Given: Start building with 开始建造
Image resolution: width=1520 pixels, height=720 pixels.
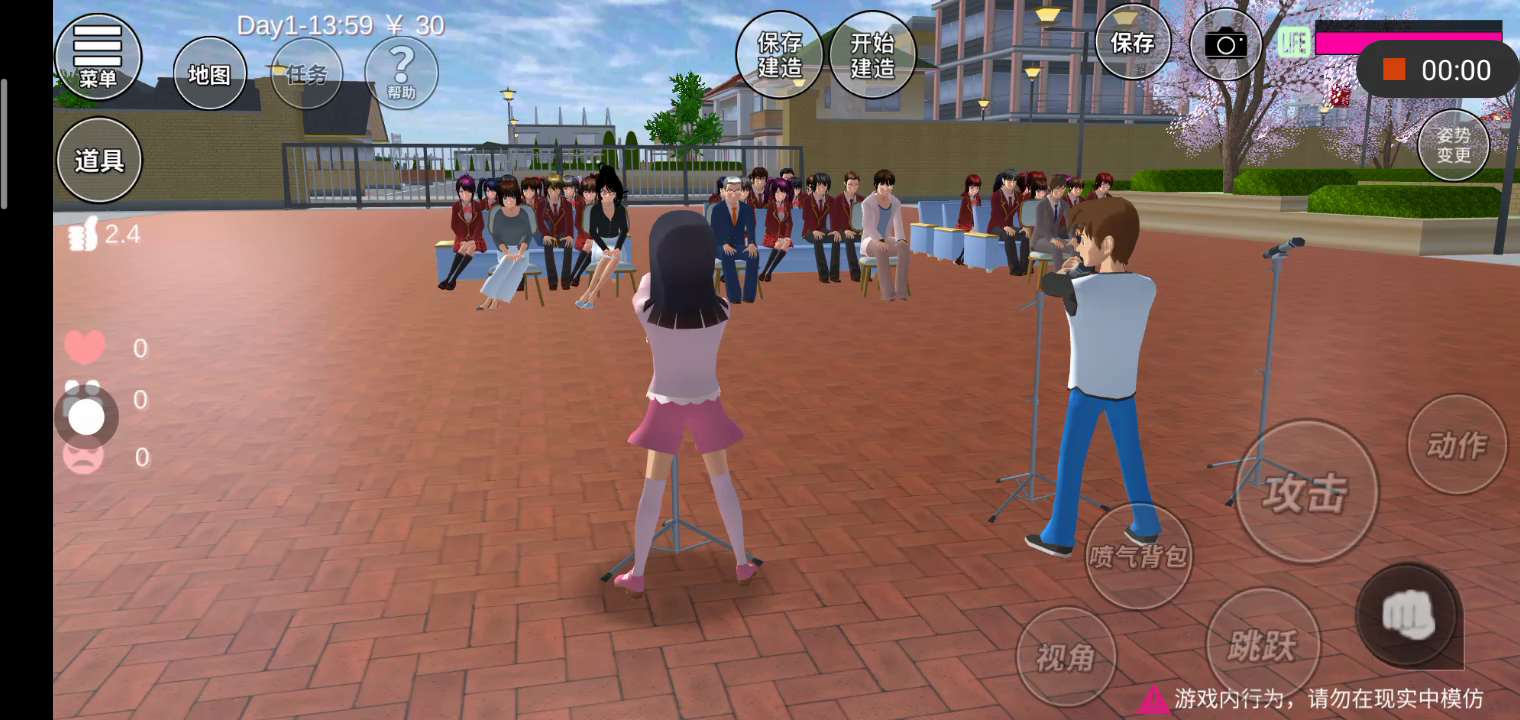Looking at the screenshot, I should pos(873,55).
